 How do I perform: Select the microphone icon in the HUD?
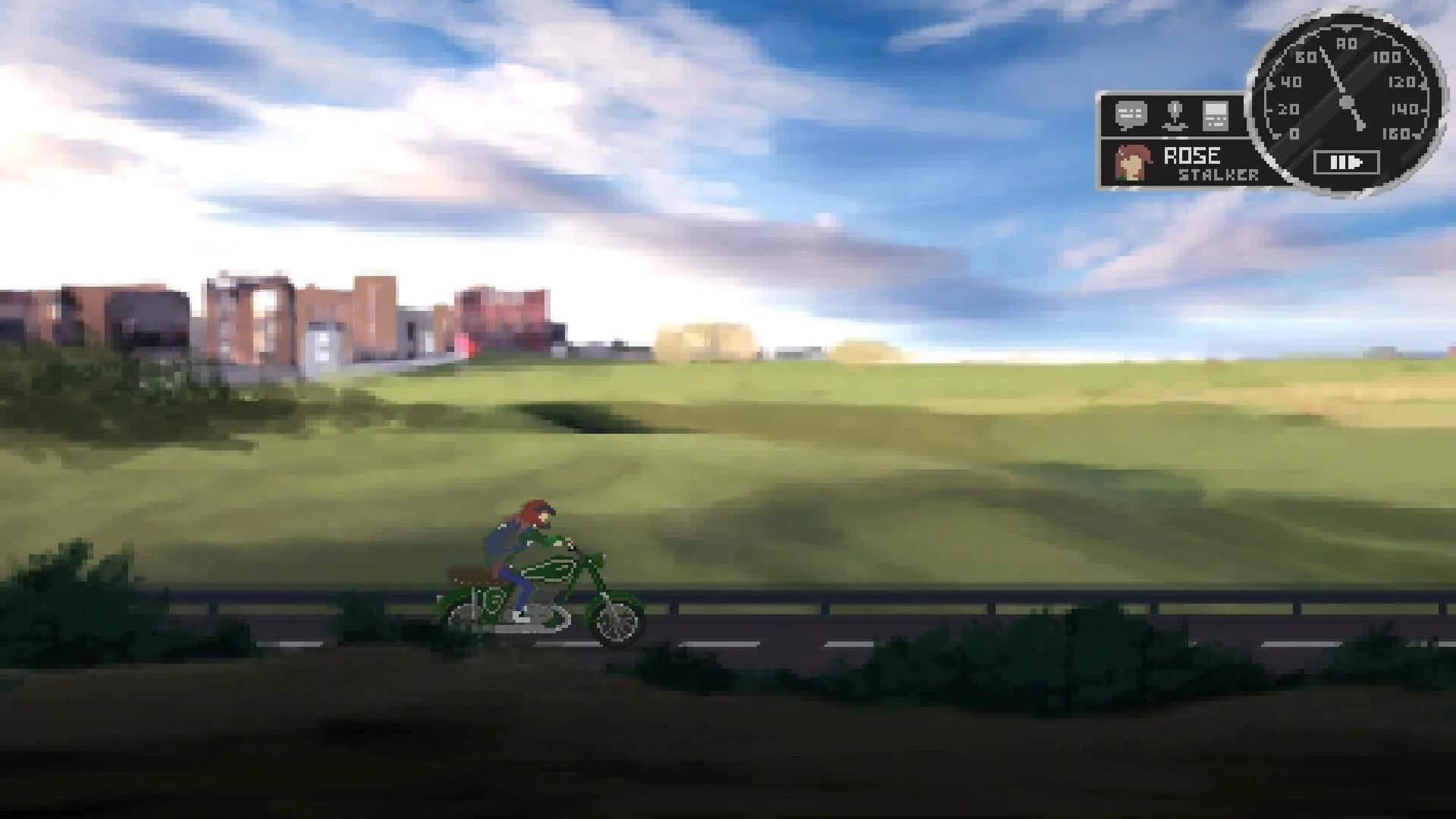1174,115
